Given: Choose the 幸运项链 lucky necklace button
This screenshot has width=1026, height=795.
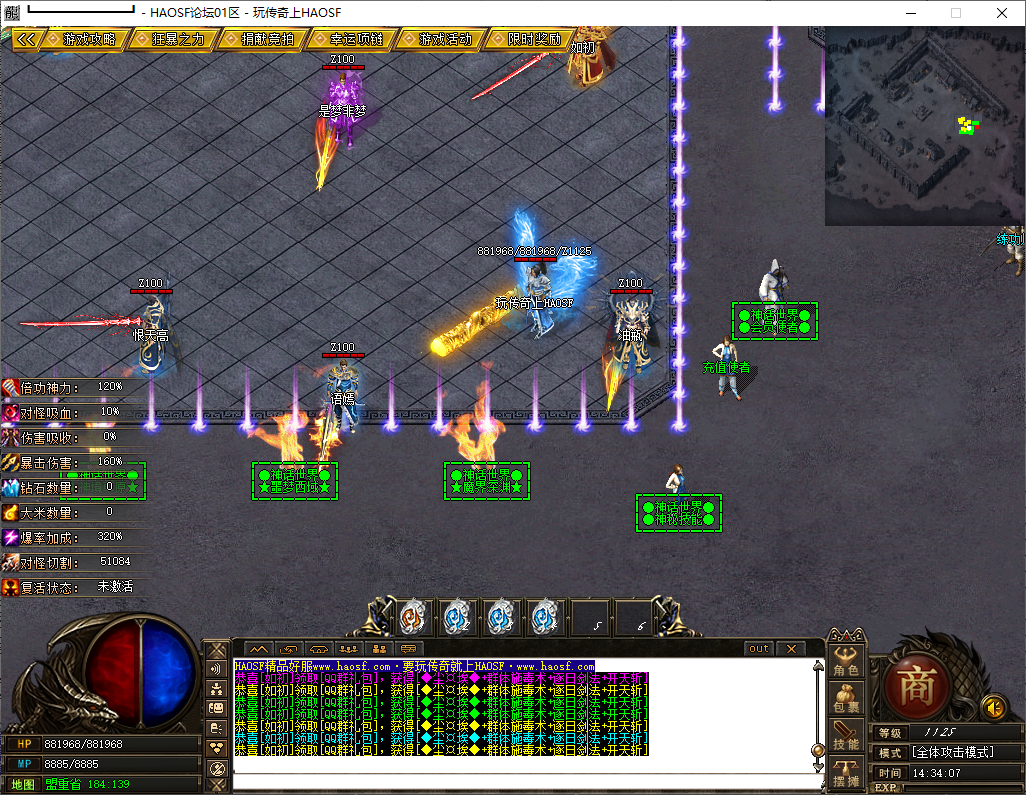Looking at the screenshot, I should [356, 39].
